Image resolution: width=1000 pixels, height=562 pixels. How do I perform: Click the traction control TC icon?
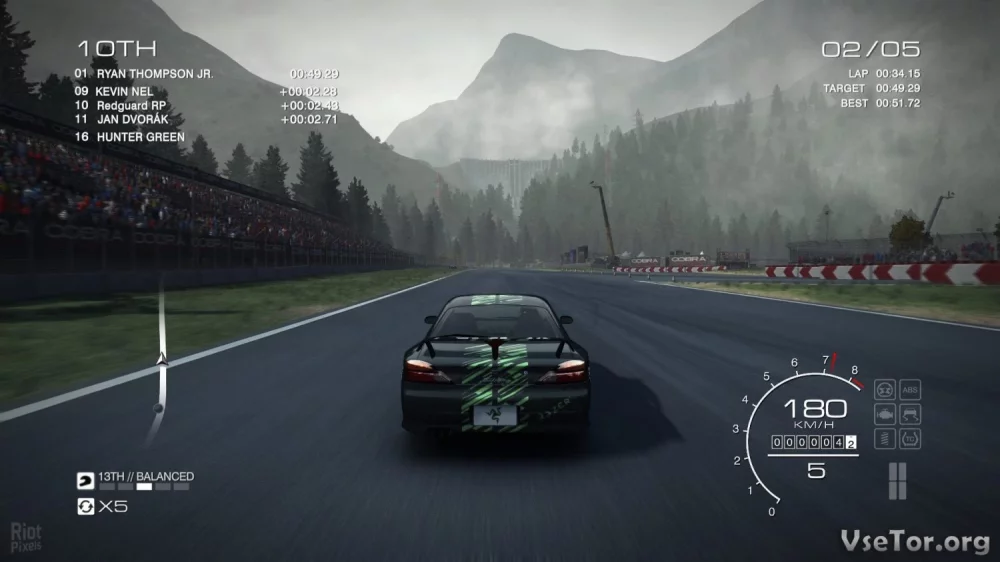pyautogui.click(x=910, y=438)
